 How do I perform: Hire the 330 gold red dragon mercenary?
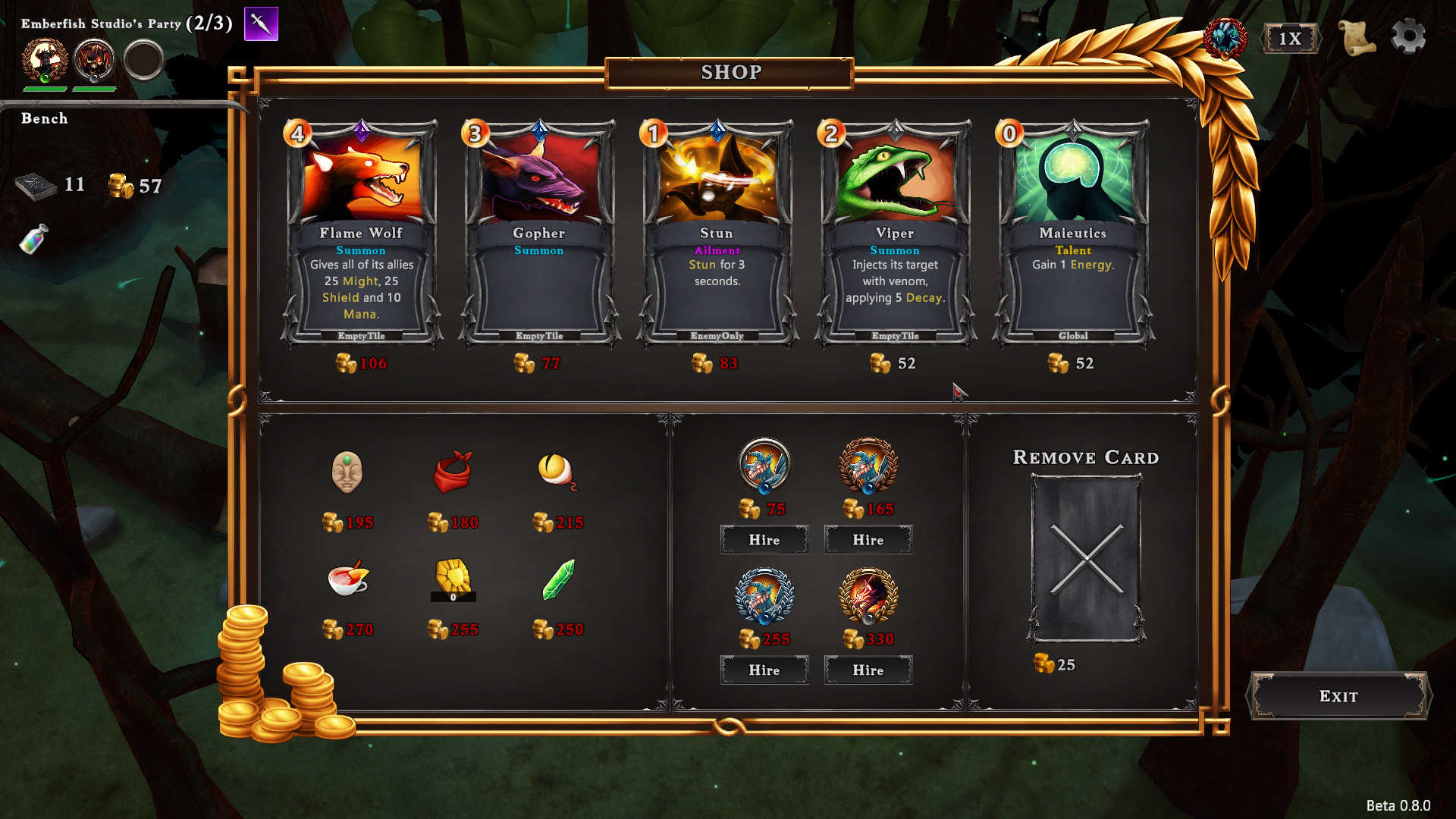click(868, 670)
